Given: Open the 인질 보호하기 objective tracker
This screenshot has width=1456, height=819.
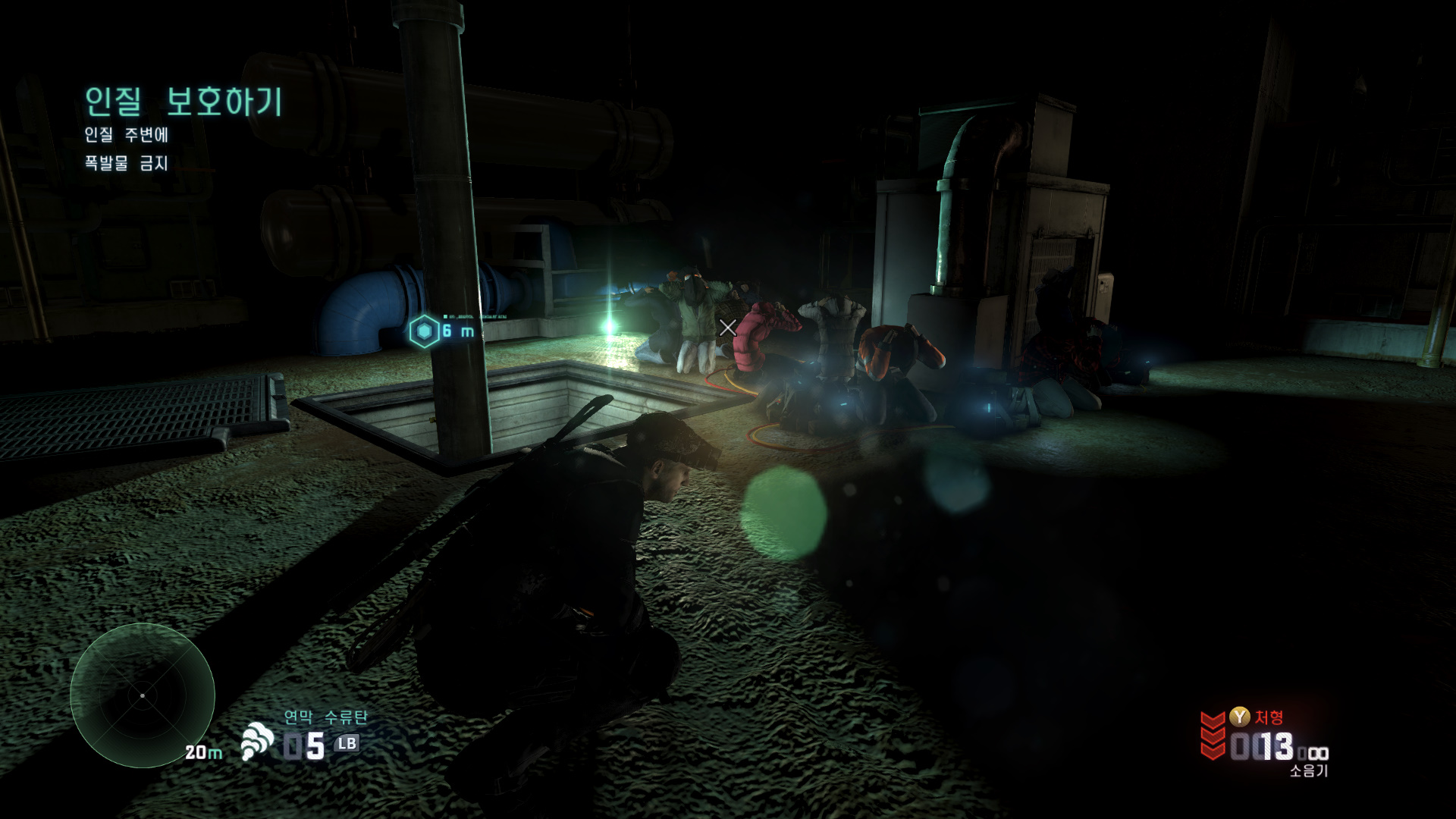Looking at the screenshot, I should click(183, 102).
